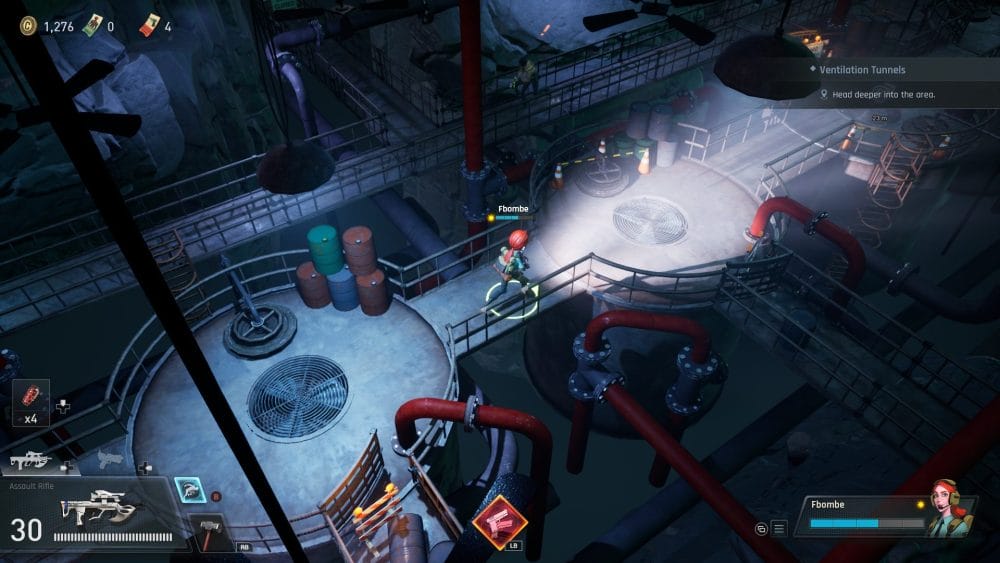The height and width of the screenshot is (563, 1000).
Task: Open the three-line menu icon
Action: (x=780, y=527)
